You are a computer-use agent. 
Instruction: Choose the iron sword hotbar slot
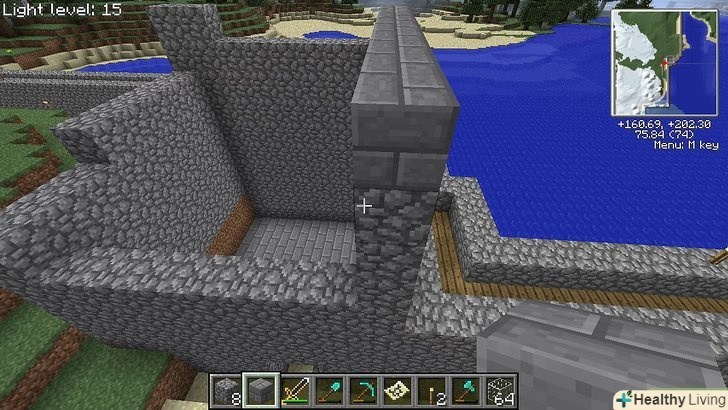pyautogui.click(x=296, y=391)
